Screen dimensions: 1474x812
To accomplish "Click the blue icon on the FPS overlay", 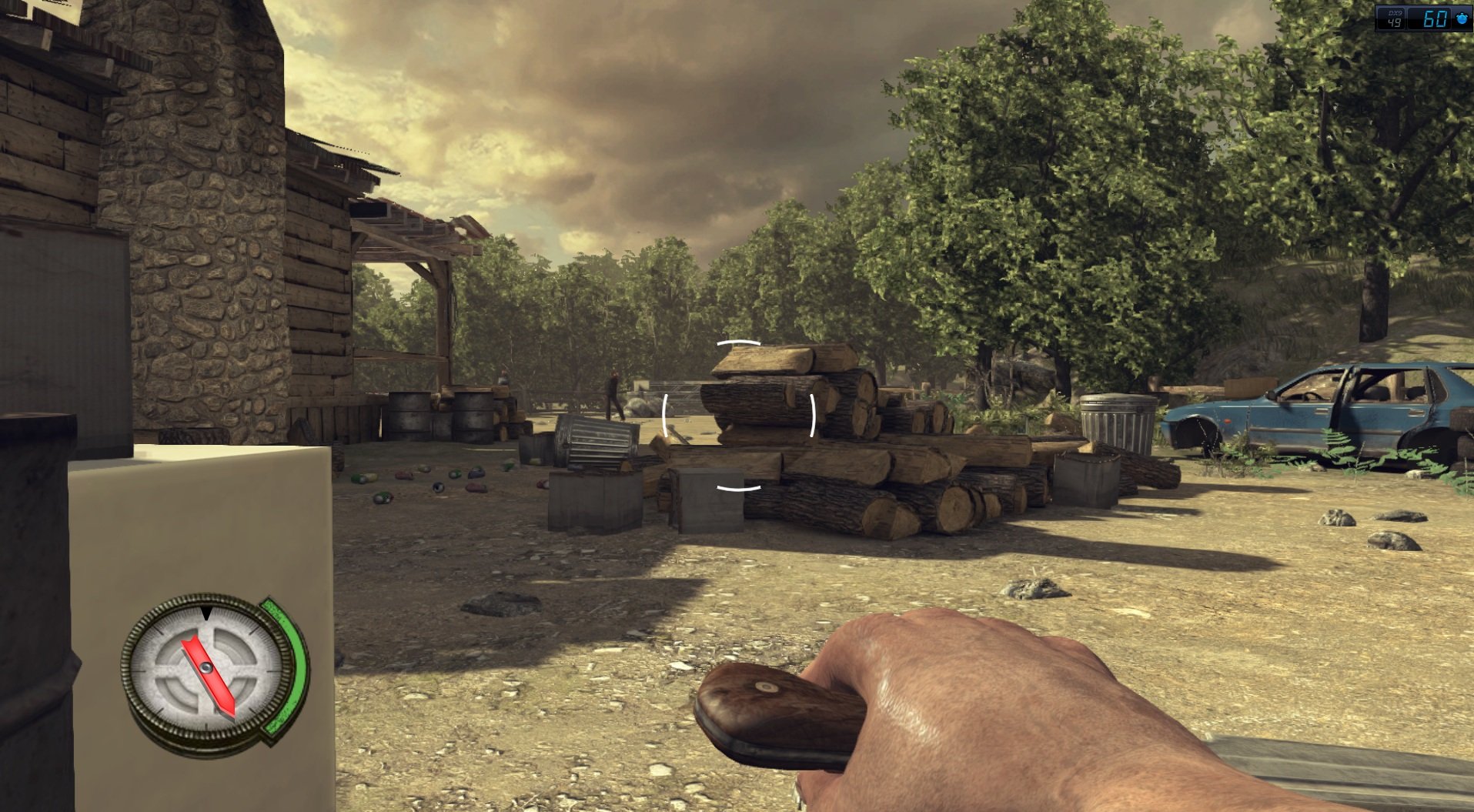I will tap(1461, 18).
